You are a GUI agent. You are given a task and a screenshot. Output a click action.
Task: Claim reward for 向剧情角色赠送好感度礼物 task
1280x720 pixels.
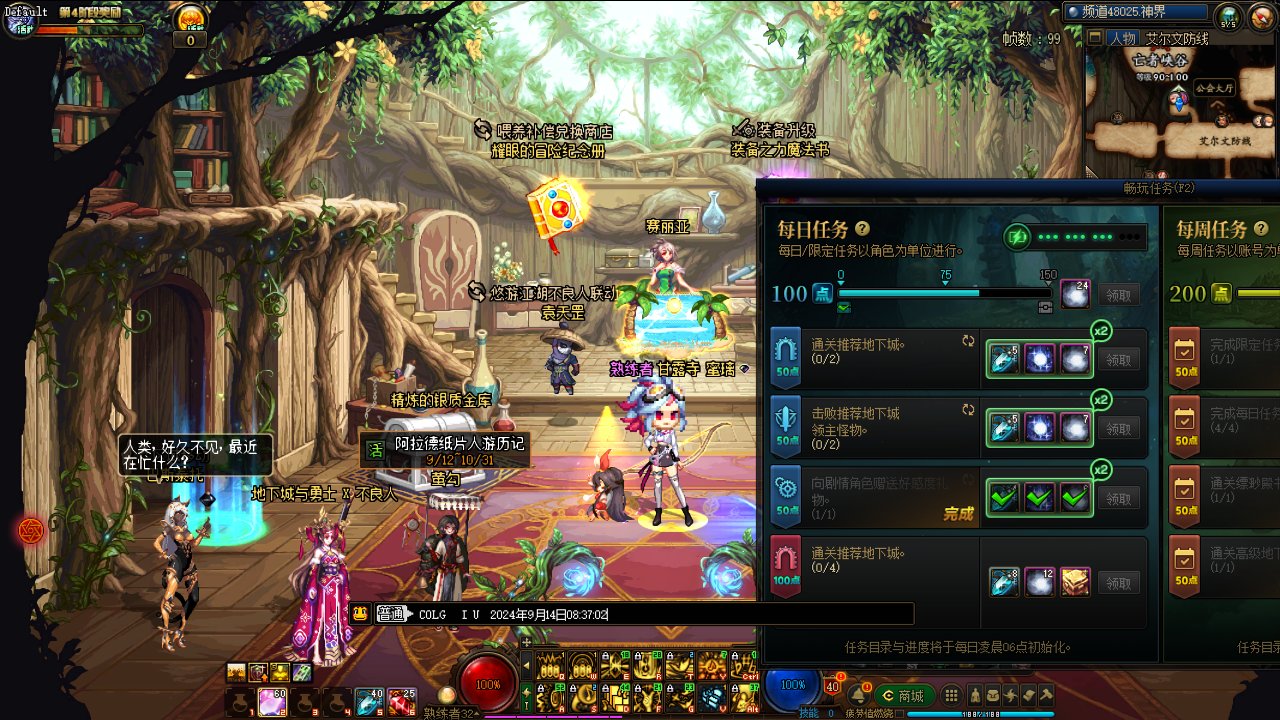coord(1119,498)
